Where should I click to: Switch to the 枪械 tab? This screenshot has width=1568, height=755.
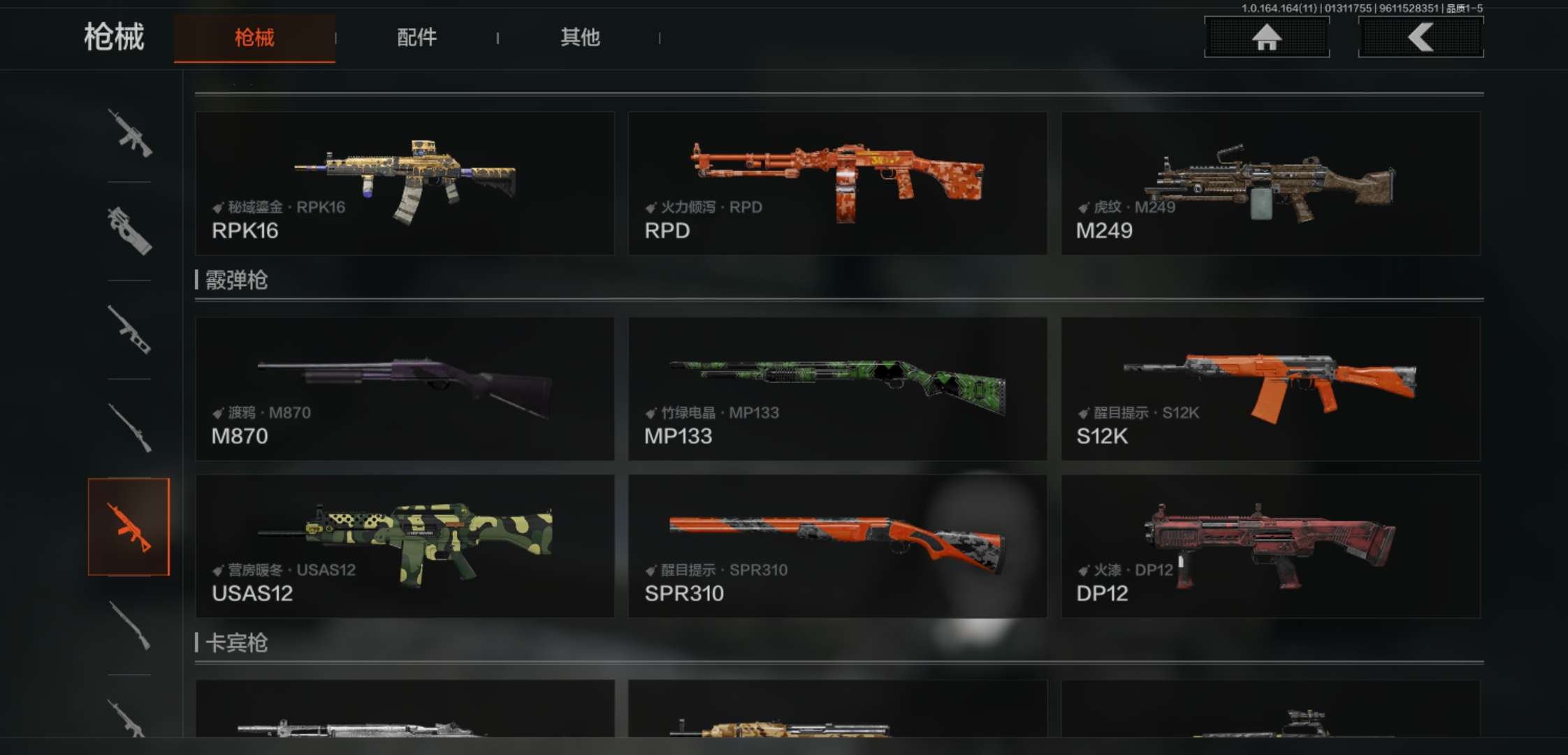[254, 38]
